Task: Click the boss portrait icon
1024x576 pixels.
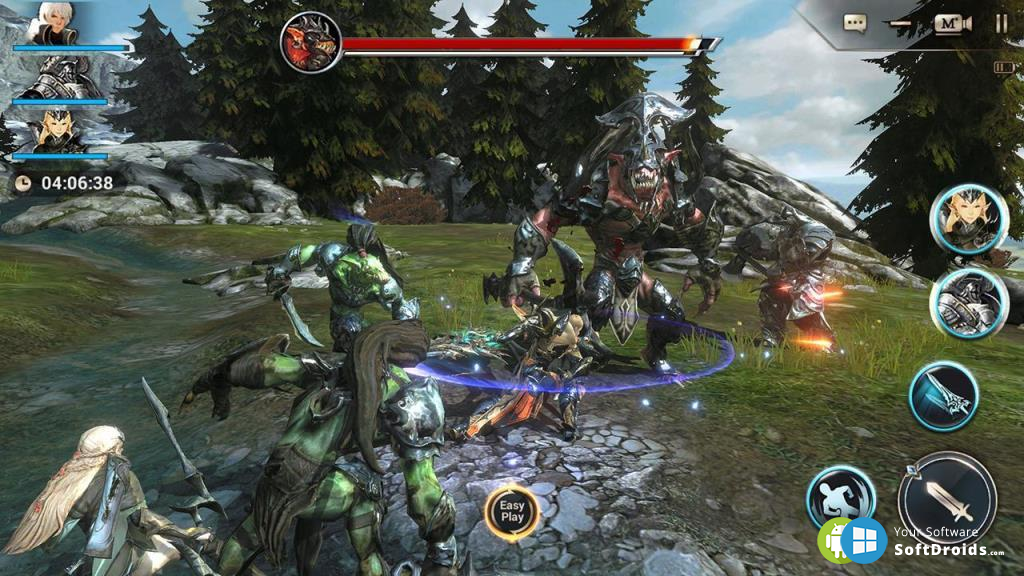Action: 310,43
